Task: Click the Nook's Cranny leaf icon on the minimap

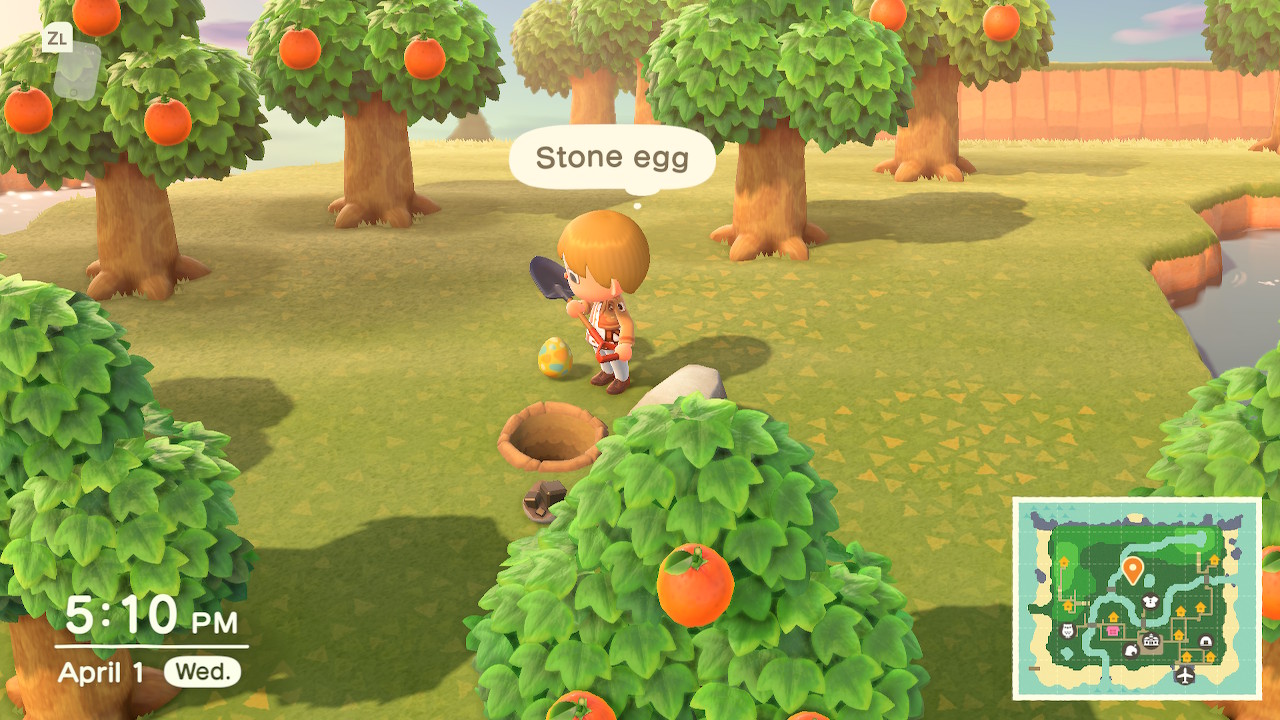Action: point(1132,652)
